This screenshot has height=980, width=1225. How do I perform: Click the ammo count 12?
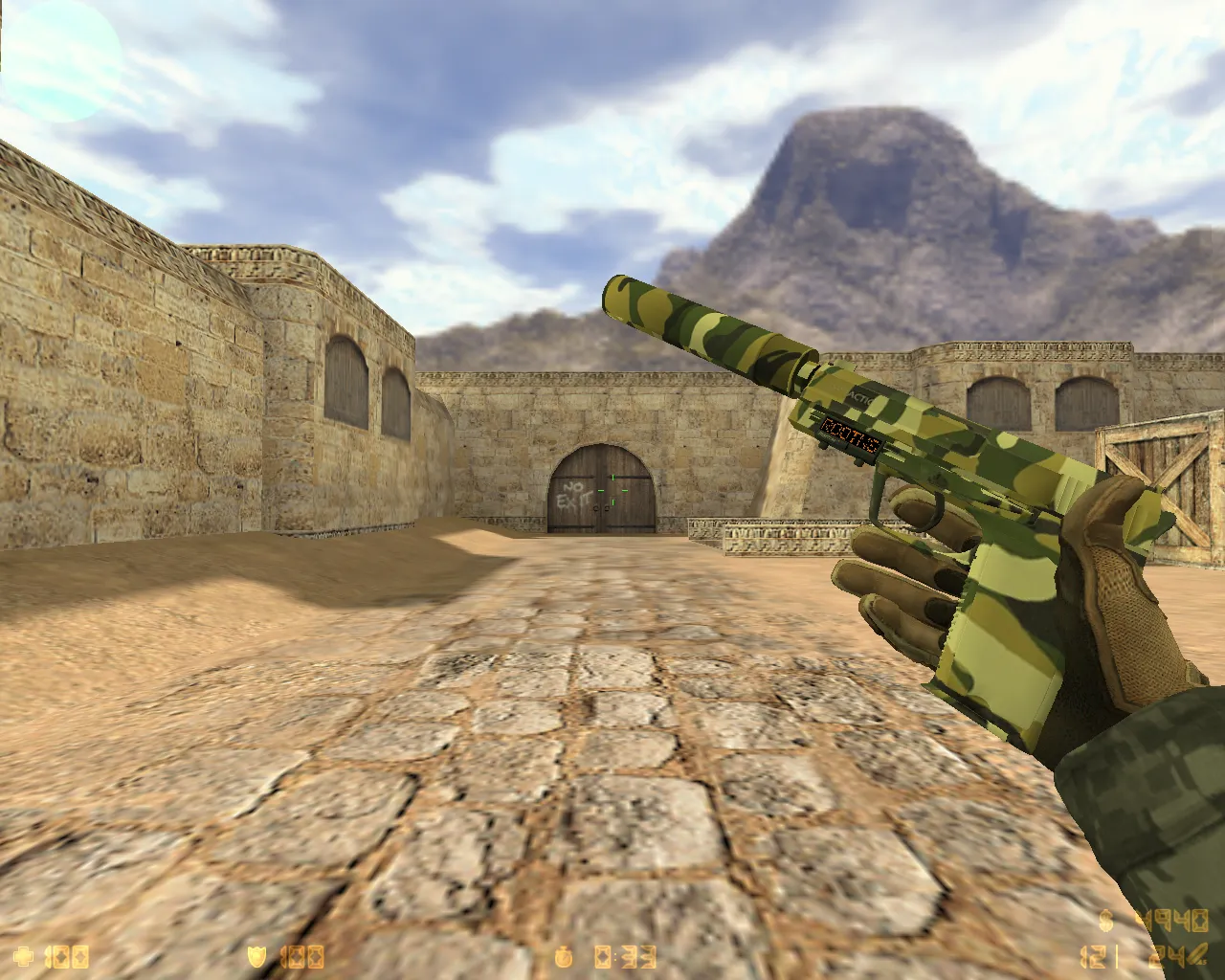[x=1091, y=956]
